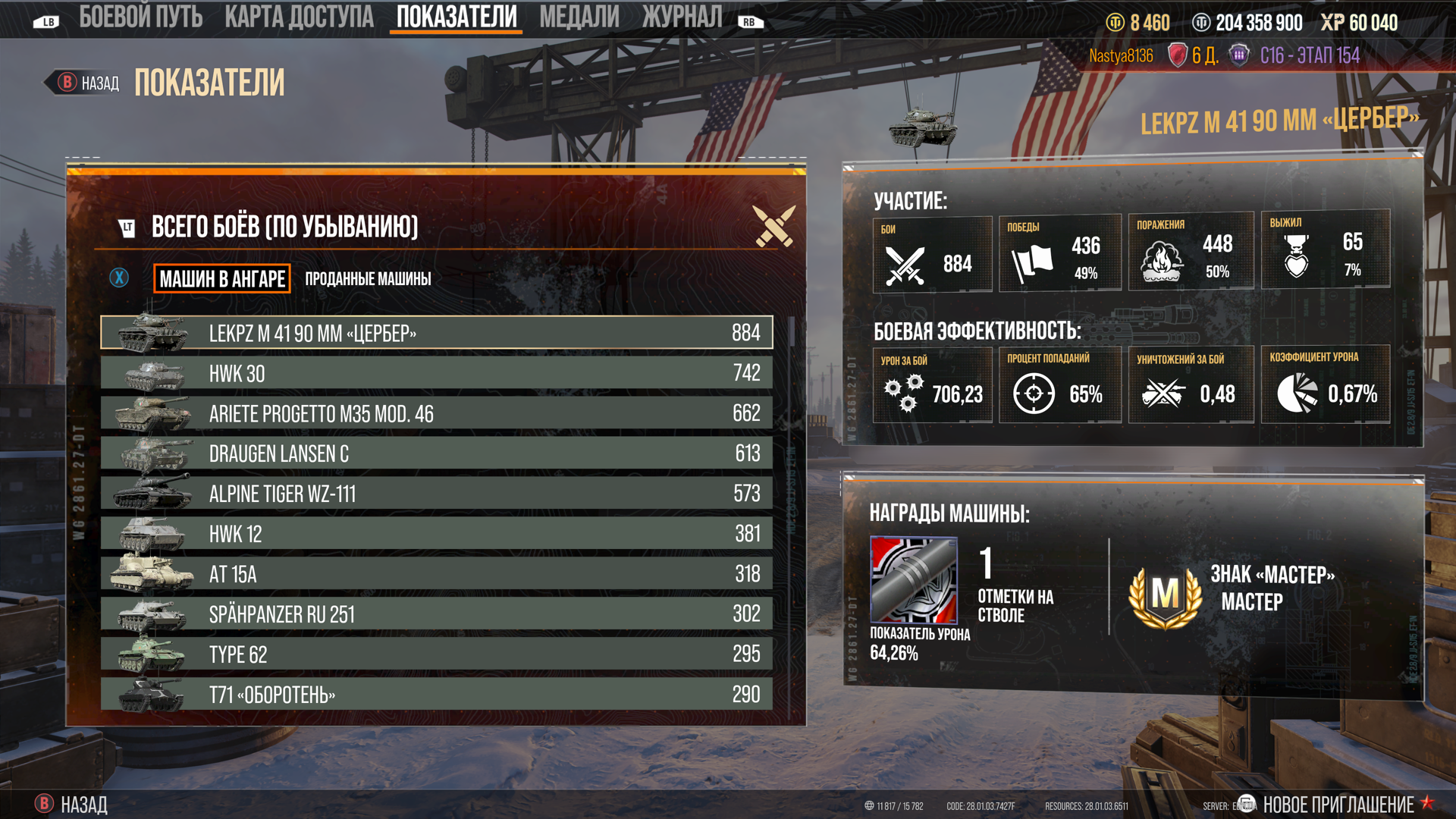Open the Медали tab
The image size is (1456, 819).
[579, 17]
